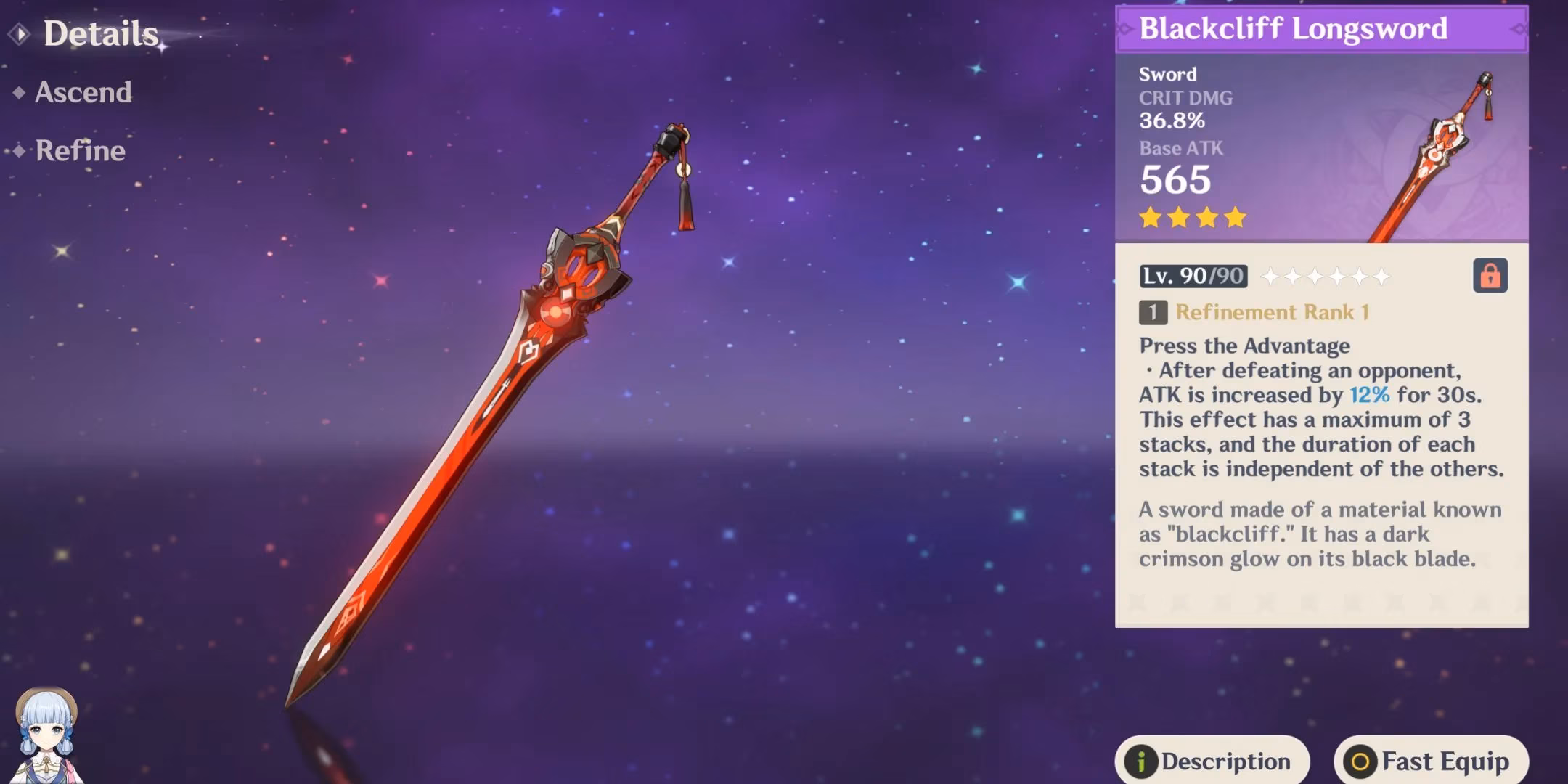Viewport: 1568px width, 784px height.
Task: Open the Ascend section
Action: click(83, 92)
